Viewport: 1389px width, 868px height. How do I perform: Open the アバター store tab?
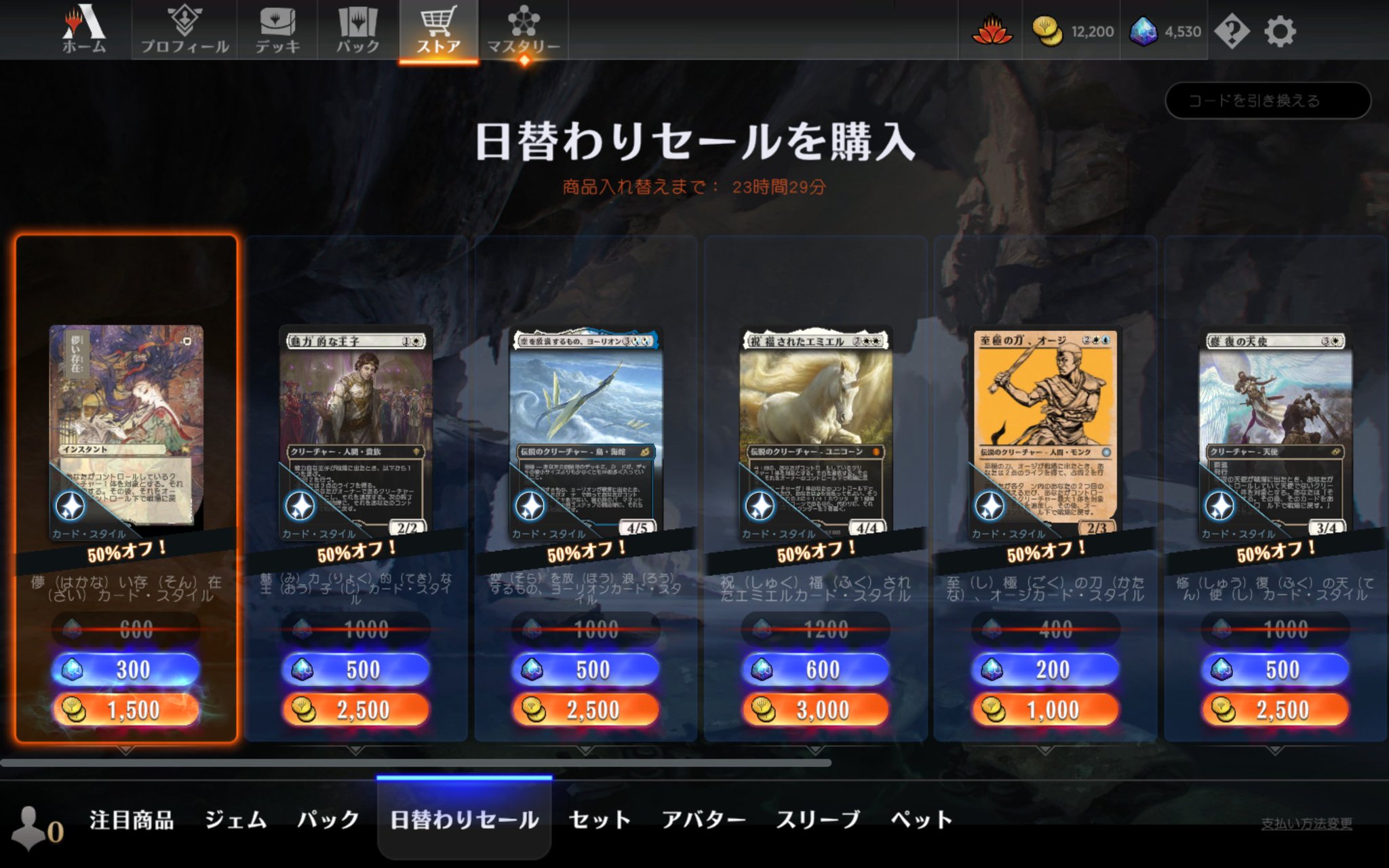pyautogui.click(x=707, y=819)
